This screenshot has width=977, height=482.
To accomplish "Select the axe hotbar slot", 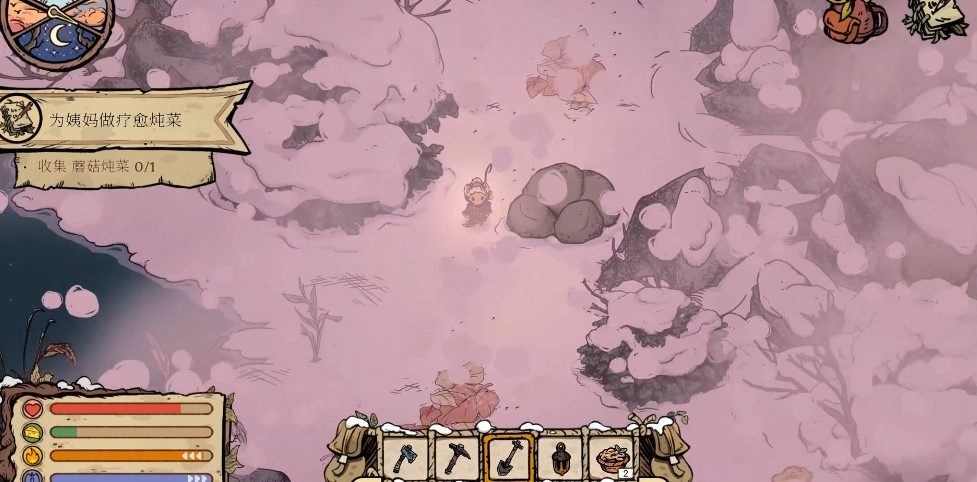I will click(405, 458).
